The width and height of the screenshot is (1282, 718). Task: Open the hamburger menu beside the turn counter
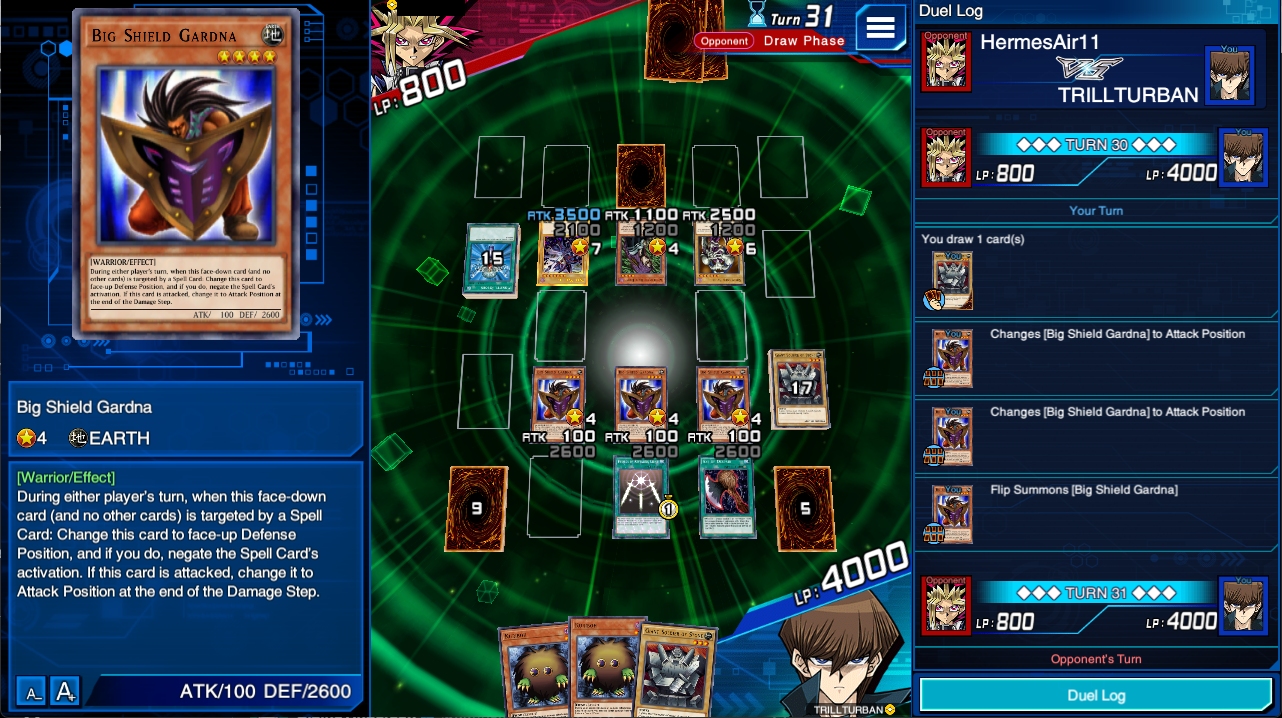tap(880, 27)
